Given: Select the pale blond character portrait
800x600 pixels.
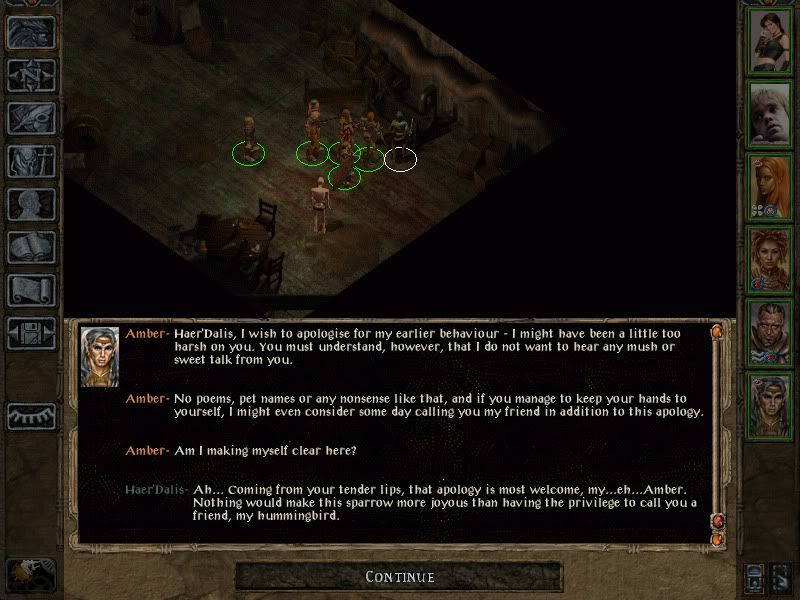Looking at the screenshot, I should tap(771, 113).
